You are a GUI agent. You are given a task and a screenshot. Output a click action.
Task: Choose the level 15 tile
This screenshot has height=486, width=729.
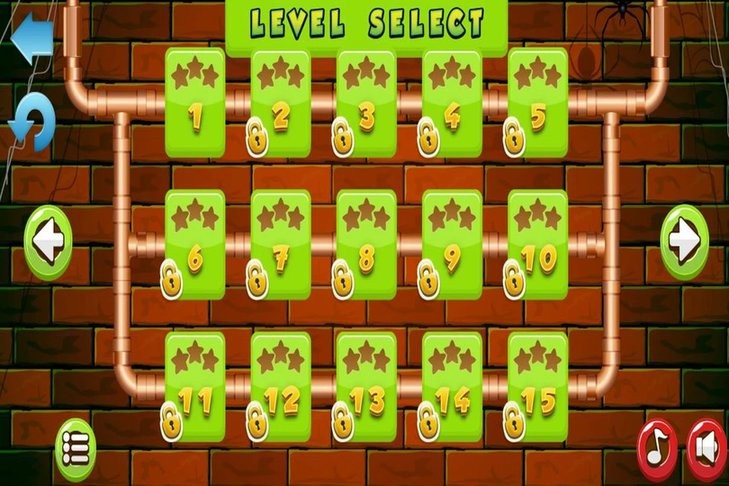point(538,386)
